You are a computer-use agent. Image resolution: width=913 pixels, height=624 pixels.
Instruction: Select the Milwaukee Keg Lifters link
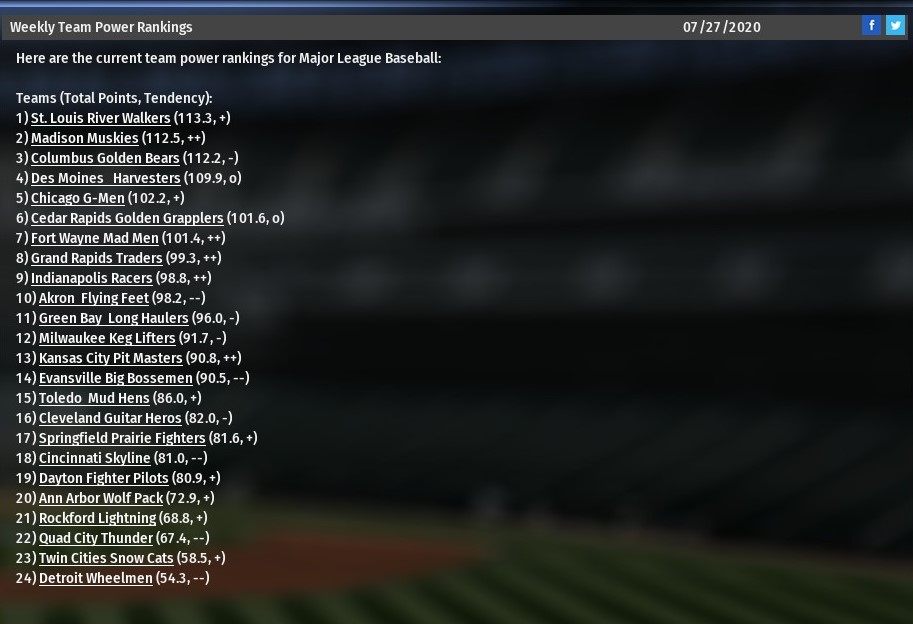107,338
